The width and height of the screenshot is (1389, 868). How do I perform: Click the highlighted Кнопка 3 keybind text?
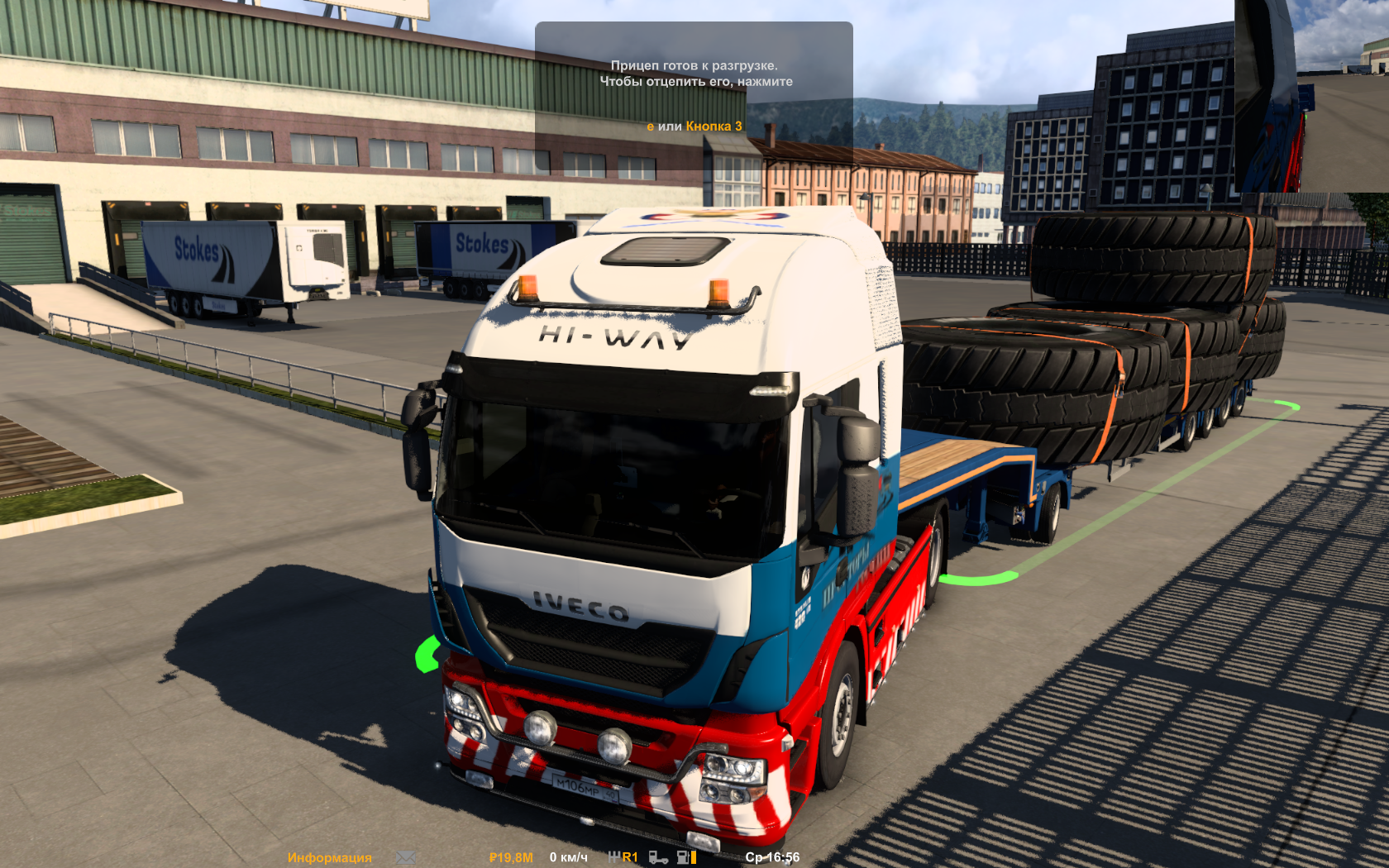point(713,126)
